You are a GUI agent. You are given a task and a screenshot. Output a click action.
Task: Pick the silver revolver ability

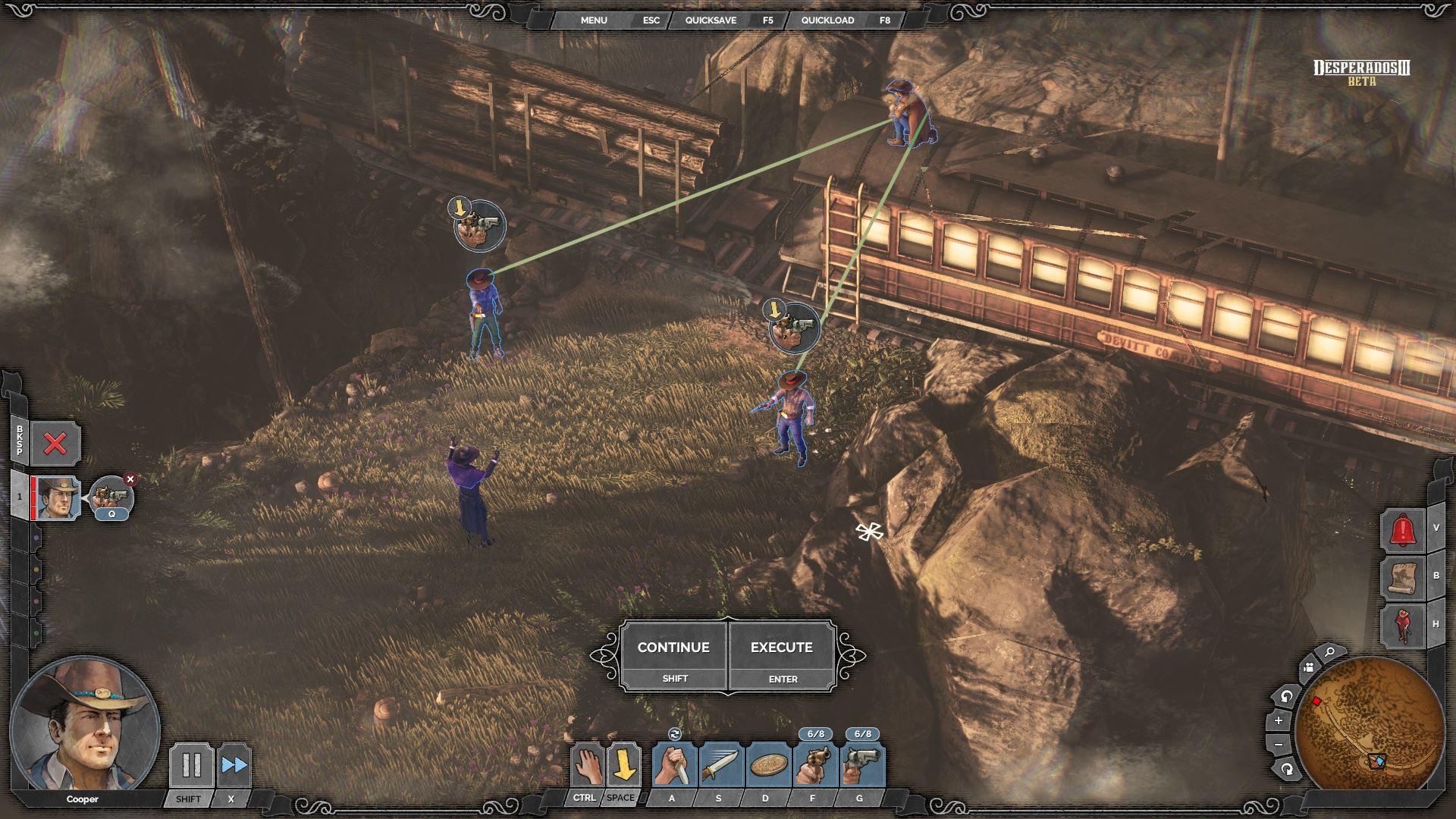[x=861, y=764]
